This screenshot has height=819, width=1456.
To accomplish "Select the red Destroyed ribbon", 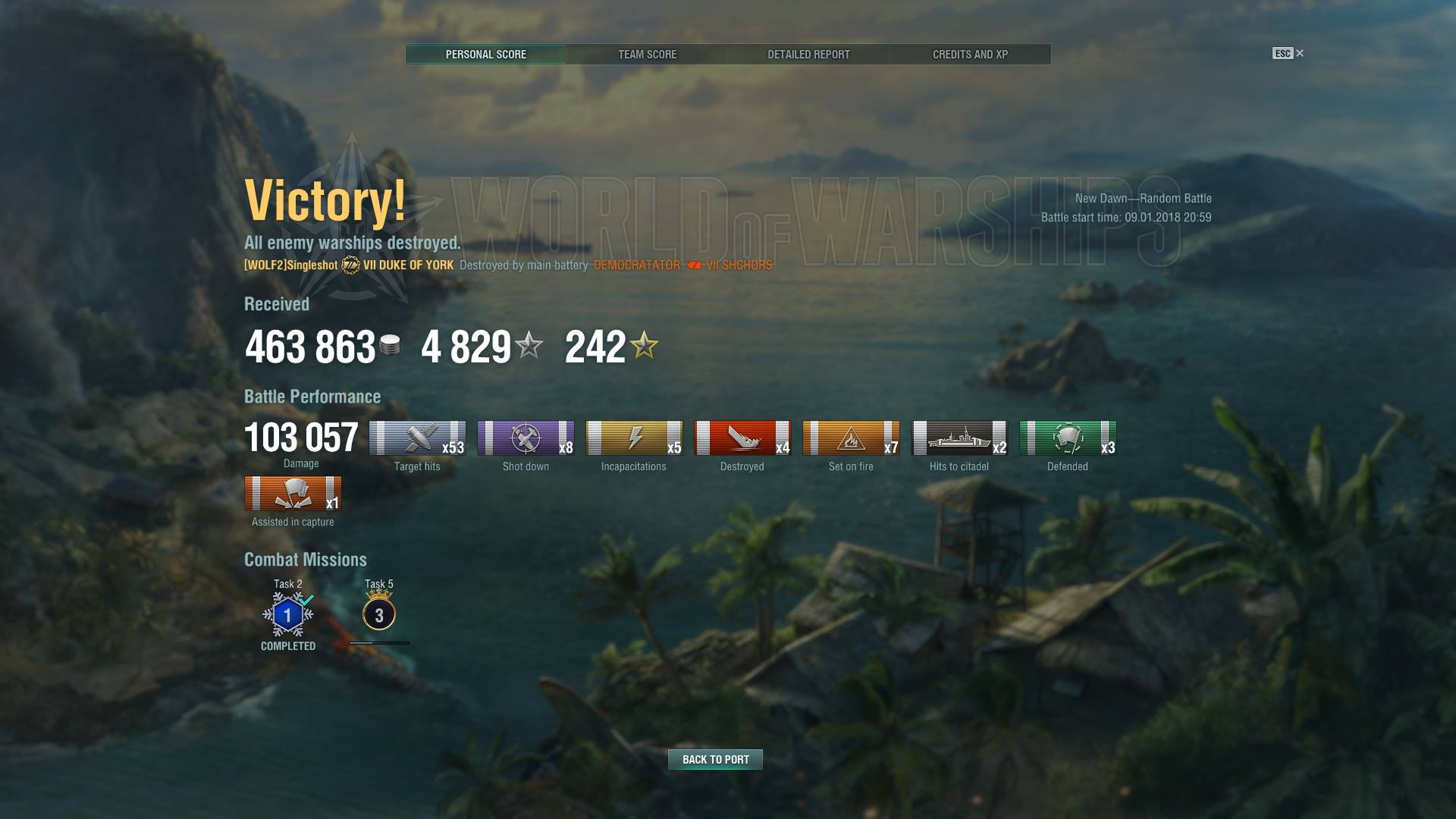I will pos(742,438).
